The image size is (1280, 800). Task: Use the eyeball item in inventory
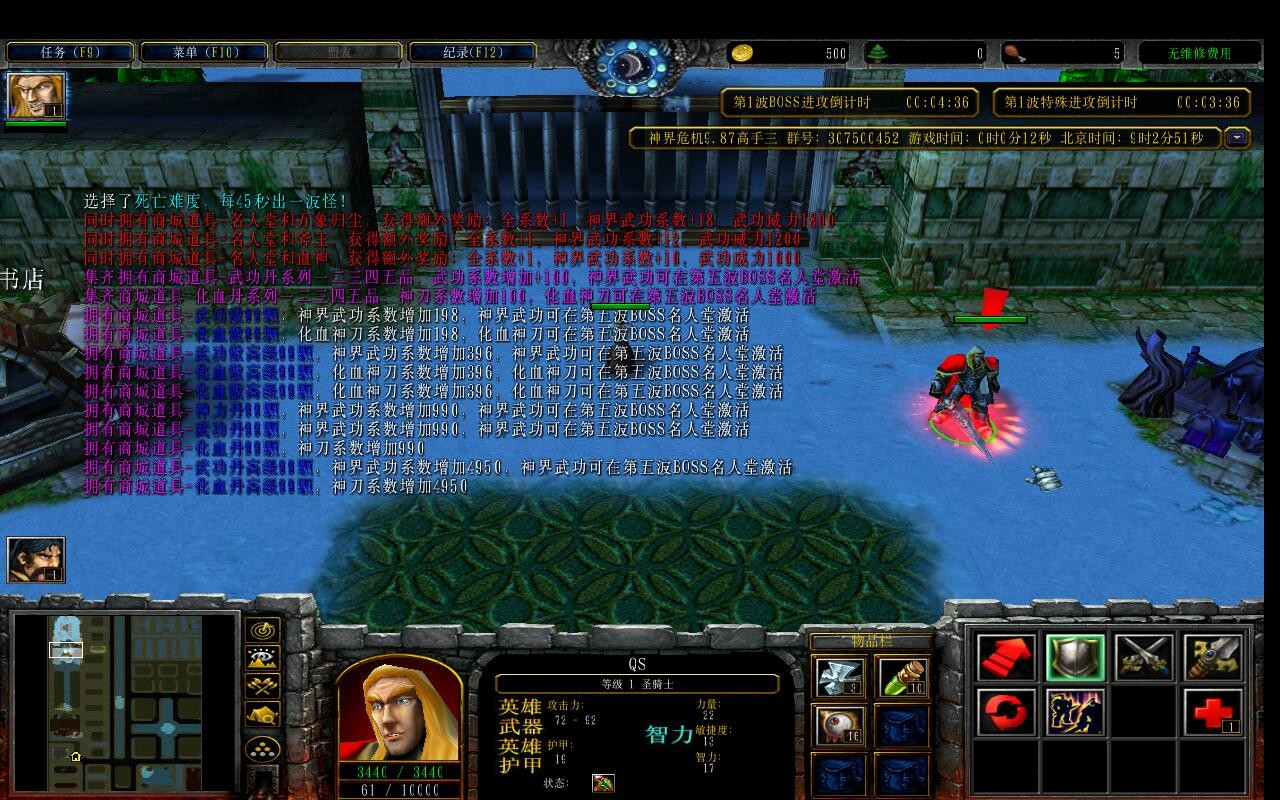(x=838, y=725)
